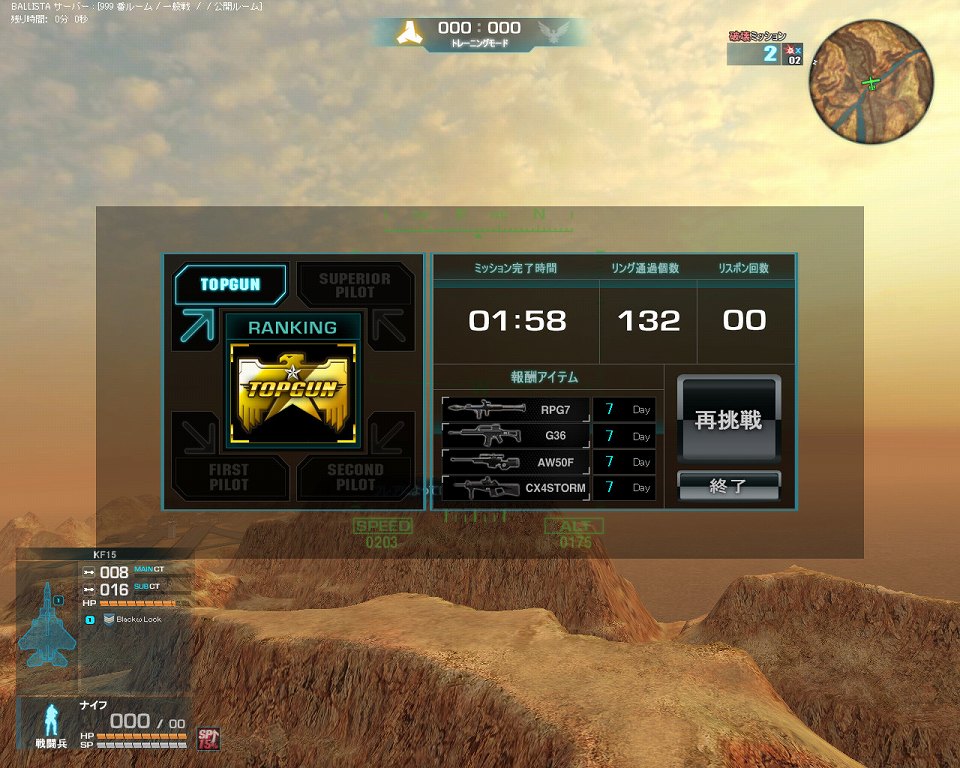
Task: Click the gold TOPGUN ranking emblem
Action: coord(291,393)
